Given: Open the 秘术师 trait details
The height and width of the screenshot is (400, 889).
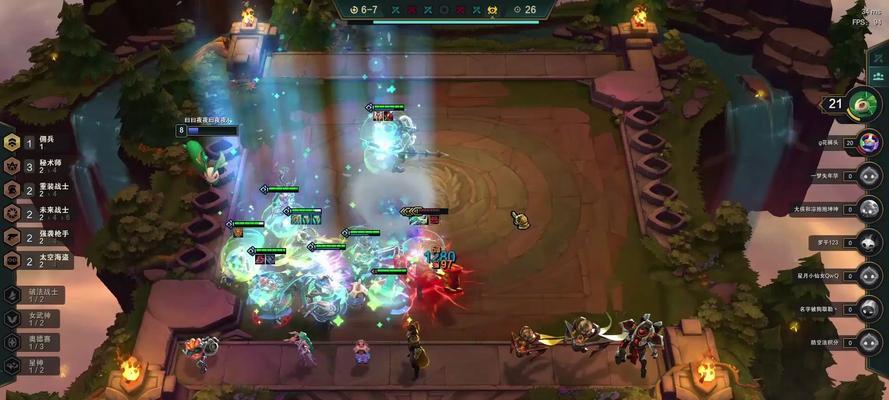Looking at the screenshot, I should pos(30,167).
